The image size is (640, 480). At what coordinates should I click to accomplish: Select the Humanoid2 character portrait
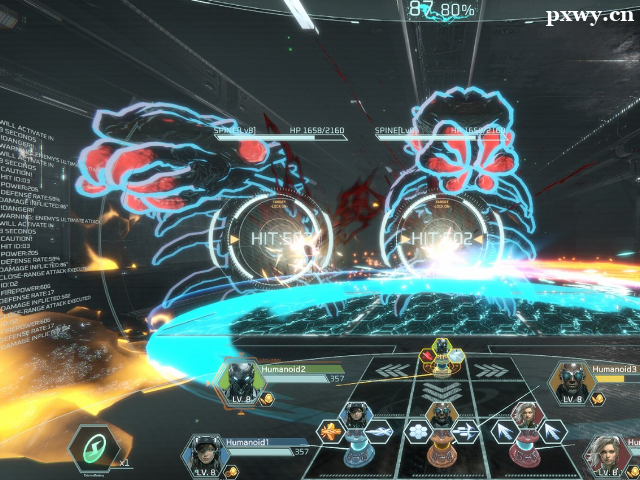[x=238, y=381]
